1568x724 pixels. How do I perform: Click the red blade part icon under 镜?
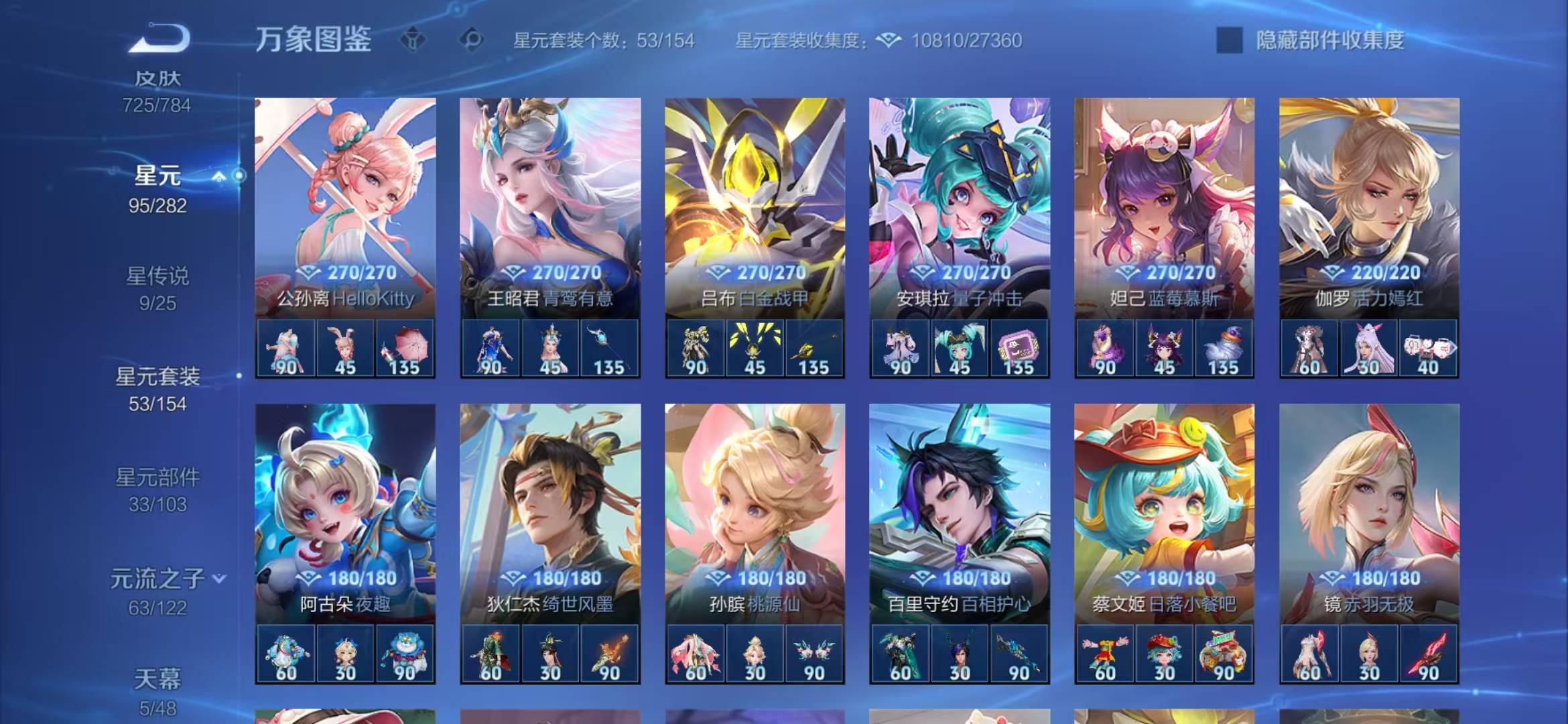coord(1427,654)
